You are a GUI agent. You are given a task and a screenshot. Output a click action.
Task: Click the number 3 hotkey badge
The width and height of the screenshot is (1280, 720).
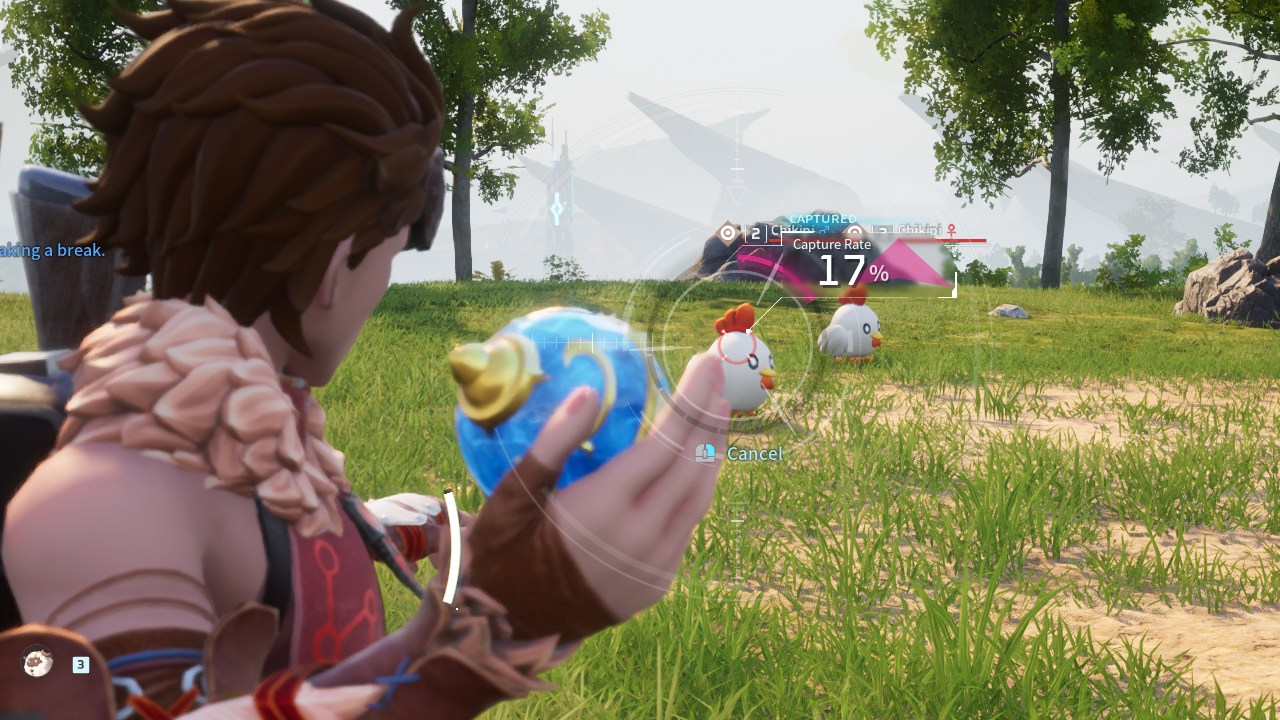click(x=79, y=662)
